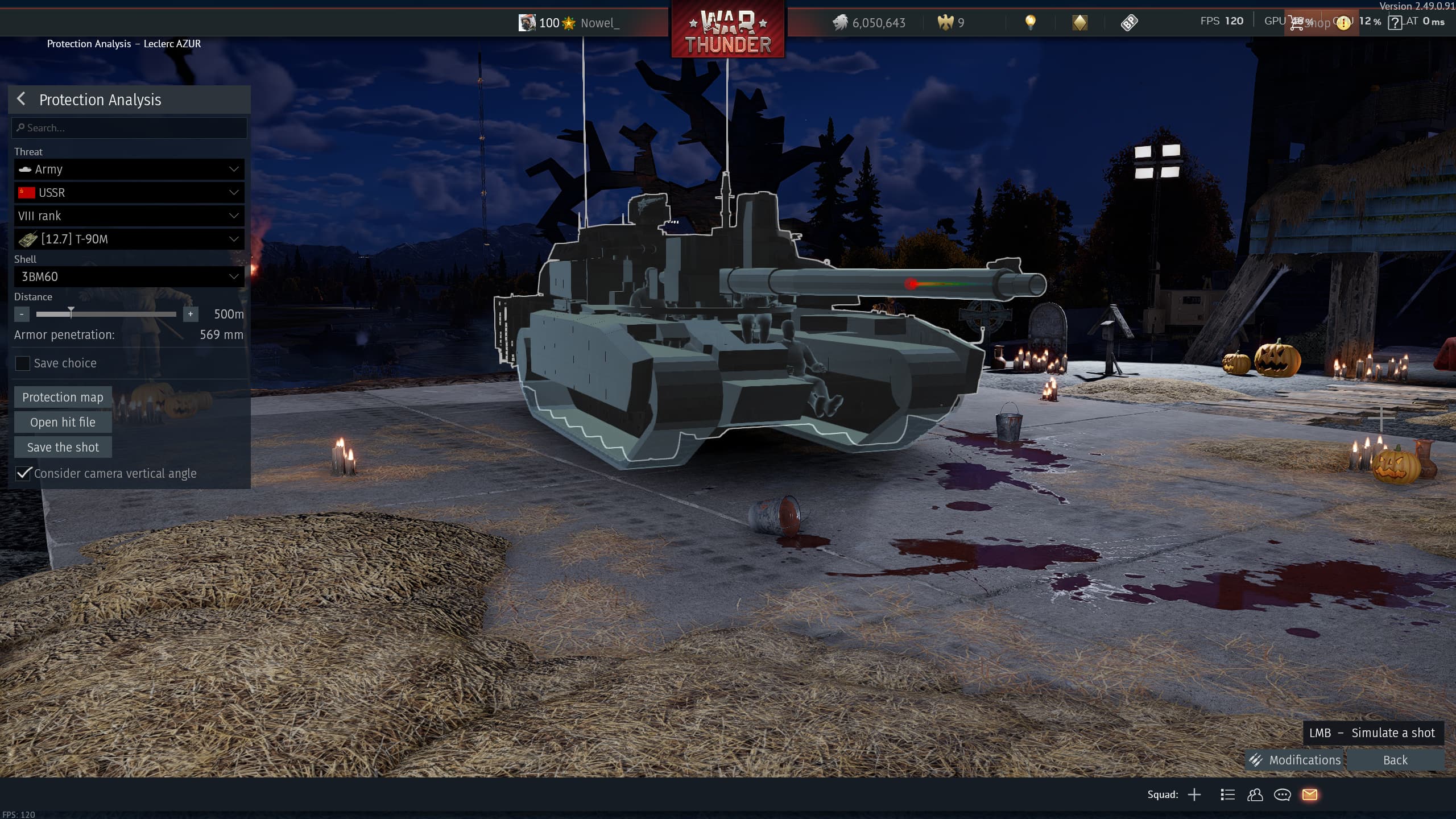
Task: Open the USSR nation dropdown
Action: click(x=130, y=193)
